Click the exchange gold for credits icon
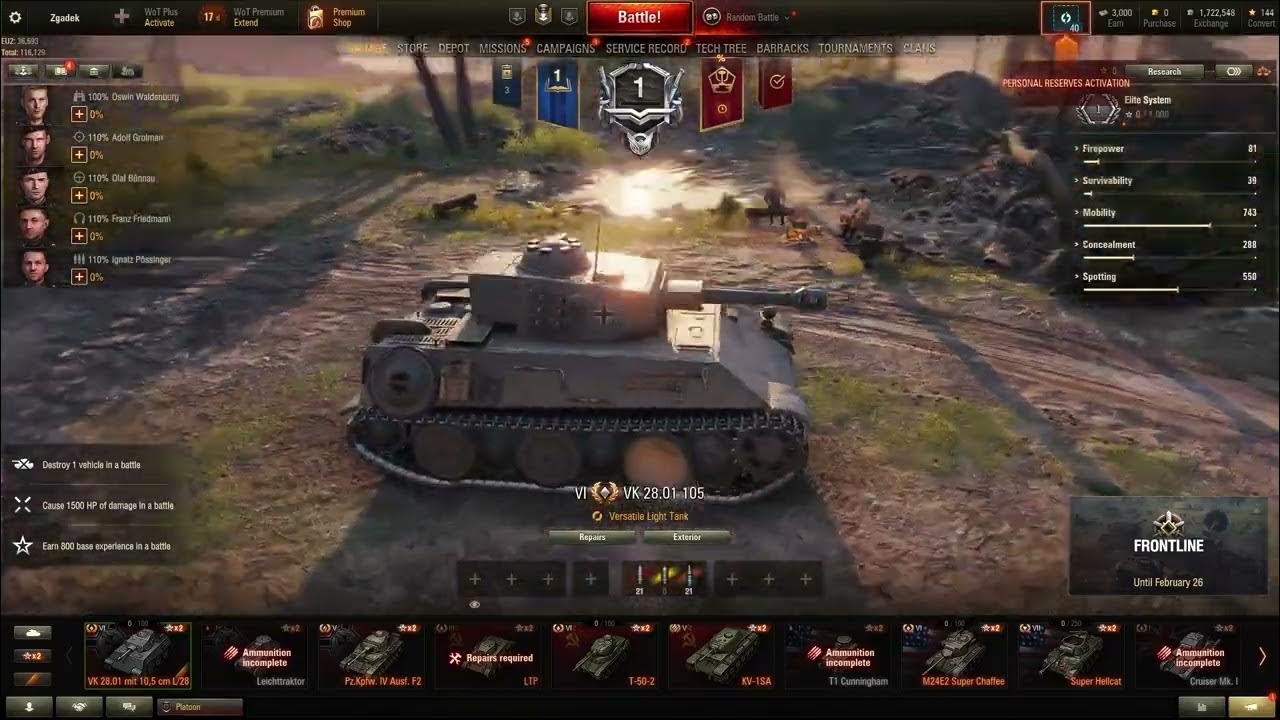Screen dimensions: 1280x720 (x=1209, y=16)
